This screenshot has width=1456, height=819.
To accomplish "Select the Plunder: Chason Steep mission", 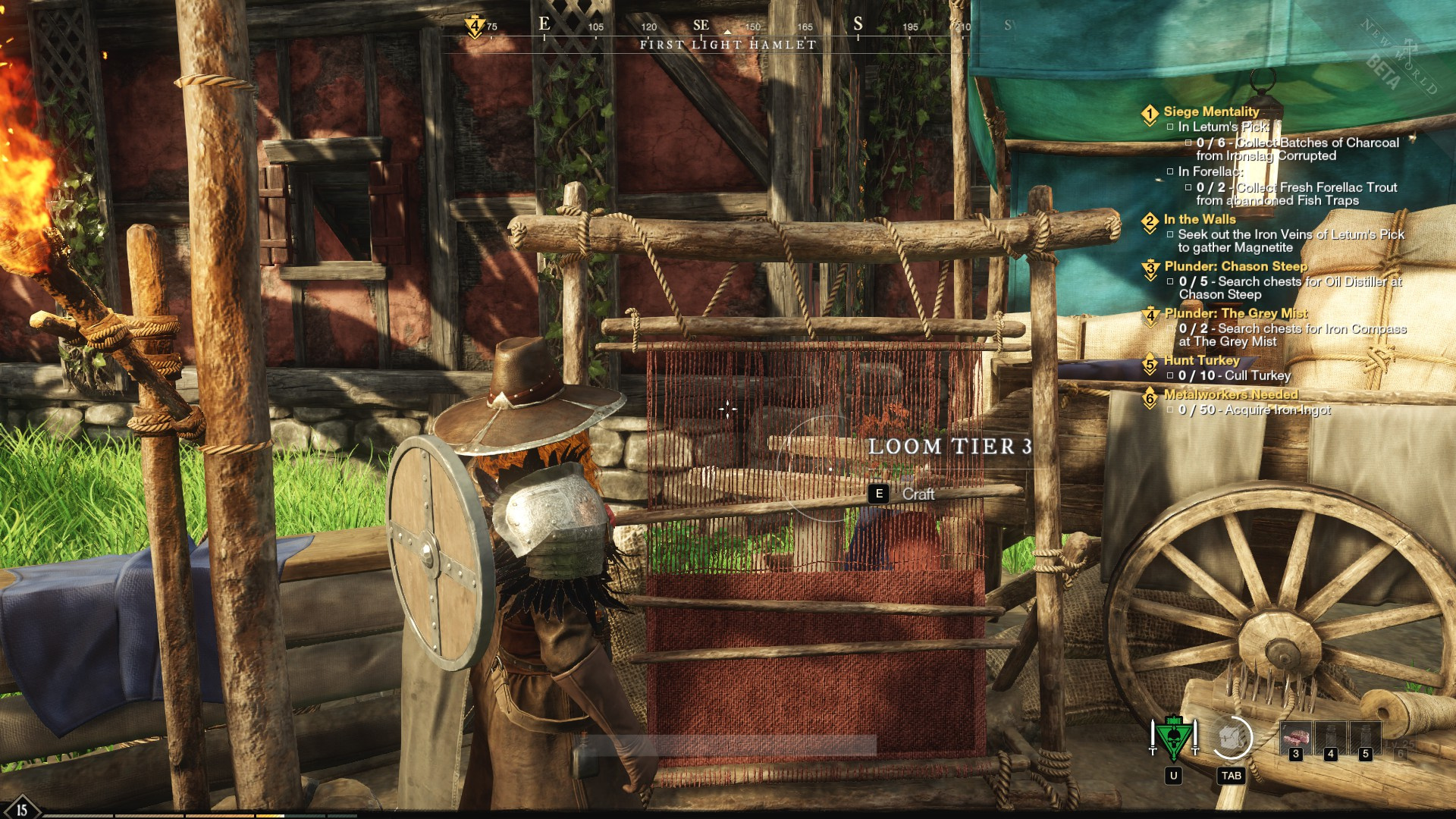I will pos(1235,266).
